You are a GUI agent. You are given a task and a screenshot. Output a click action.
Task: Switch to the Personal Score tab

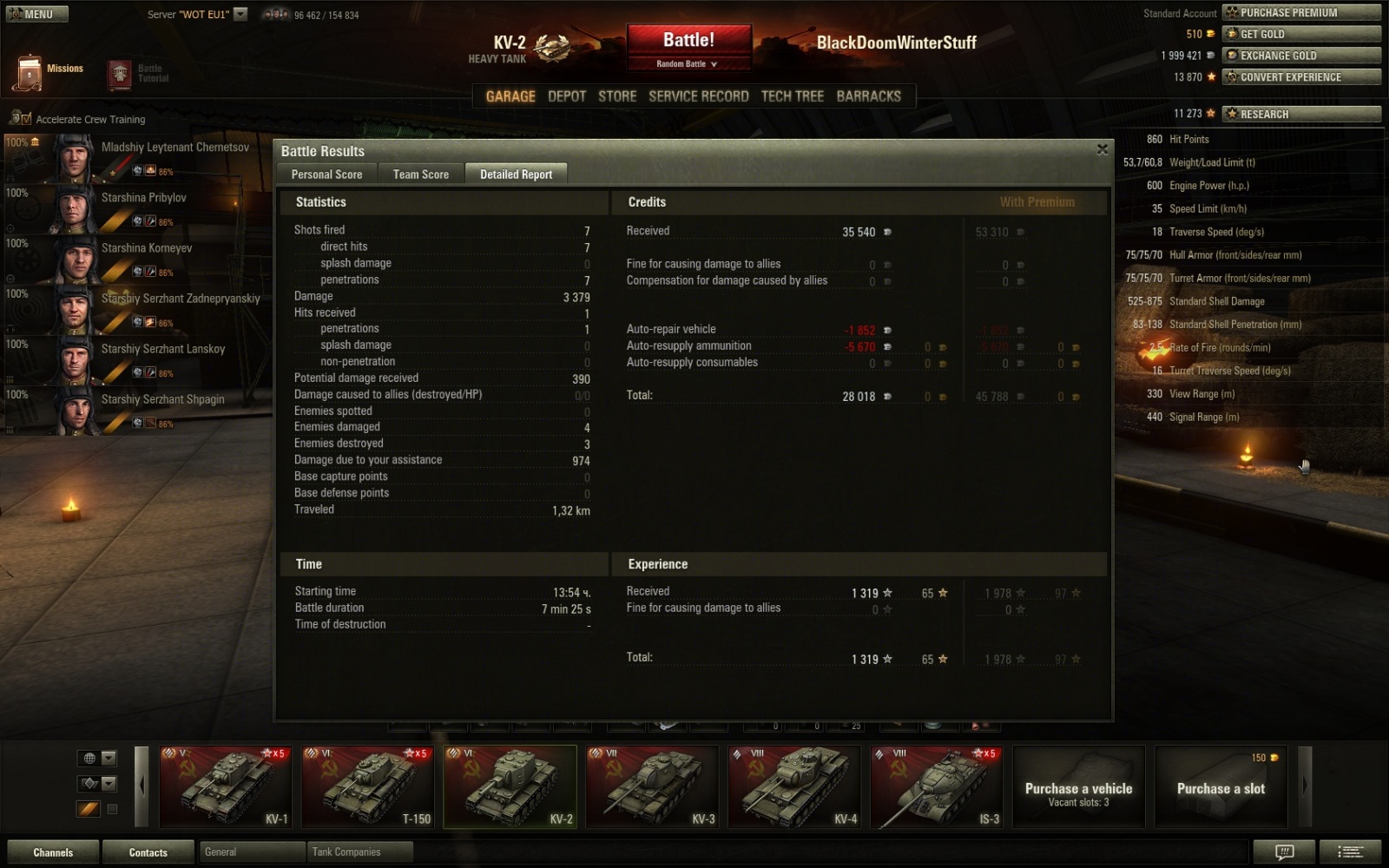326,174
